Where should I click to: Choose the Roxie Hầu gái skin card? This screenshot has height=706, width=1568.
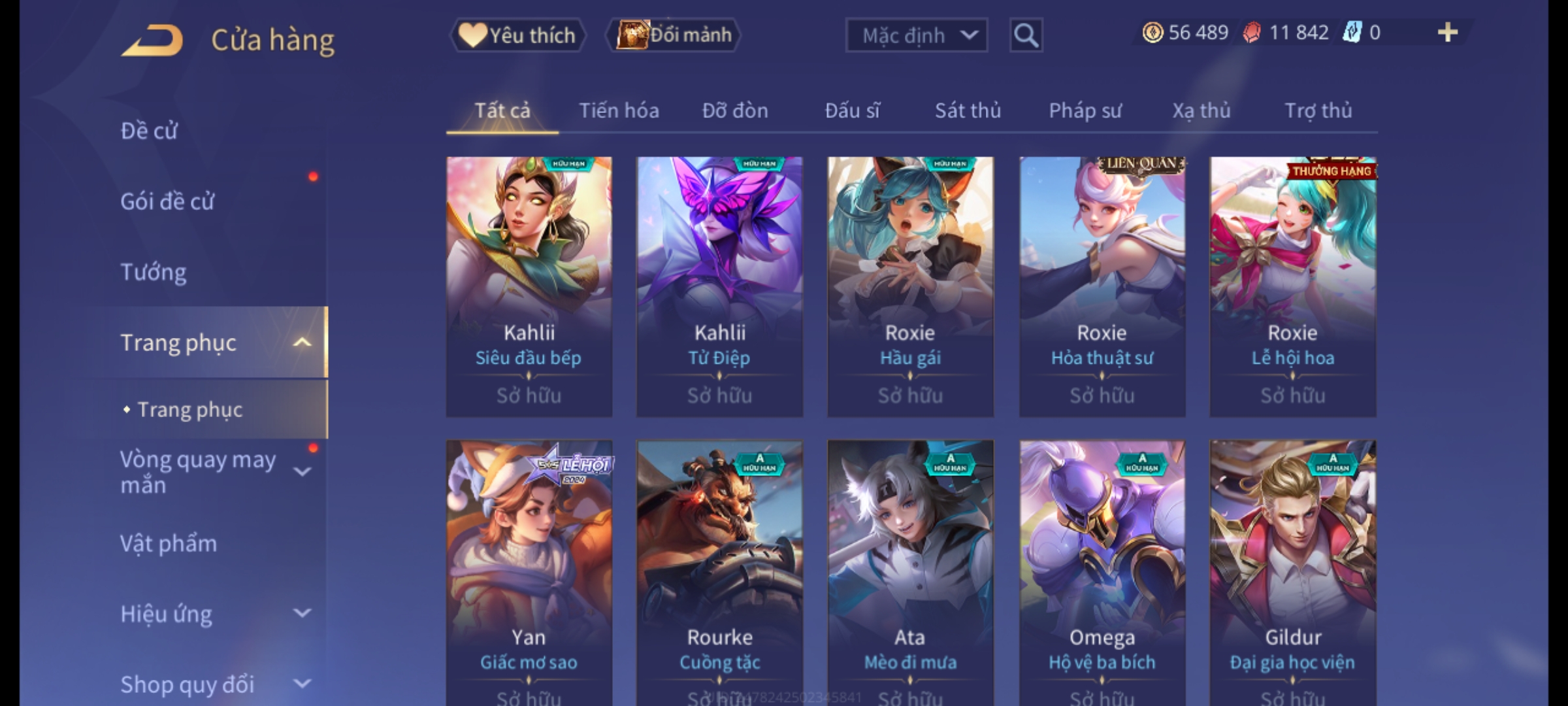910,286
